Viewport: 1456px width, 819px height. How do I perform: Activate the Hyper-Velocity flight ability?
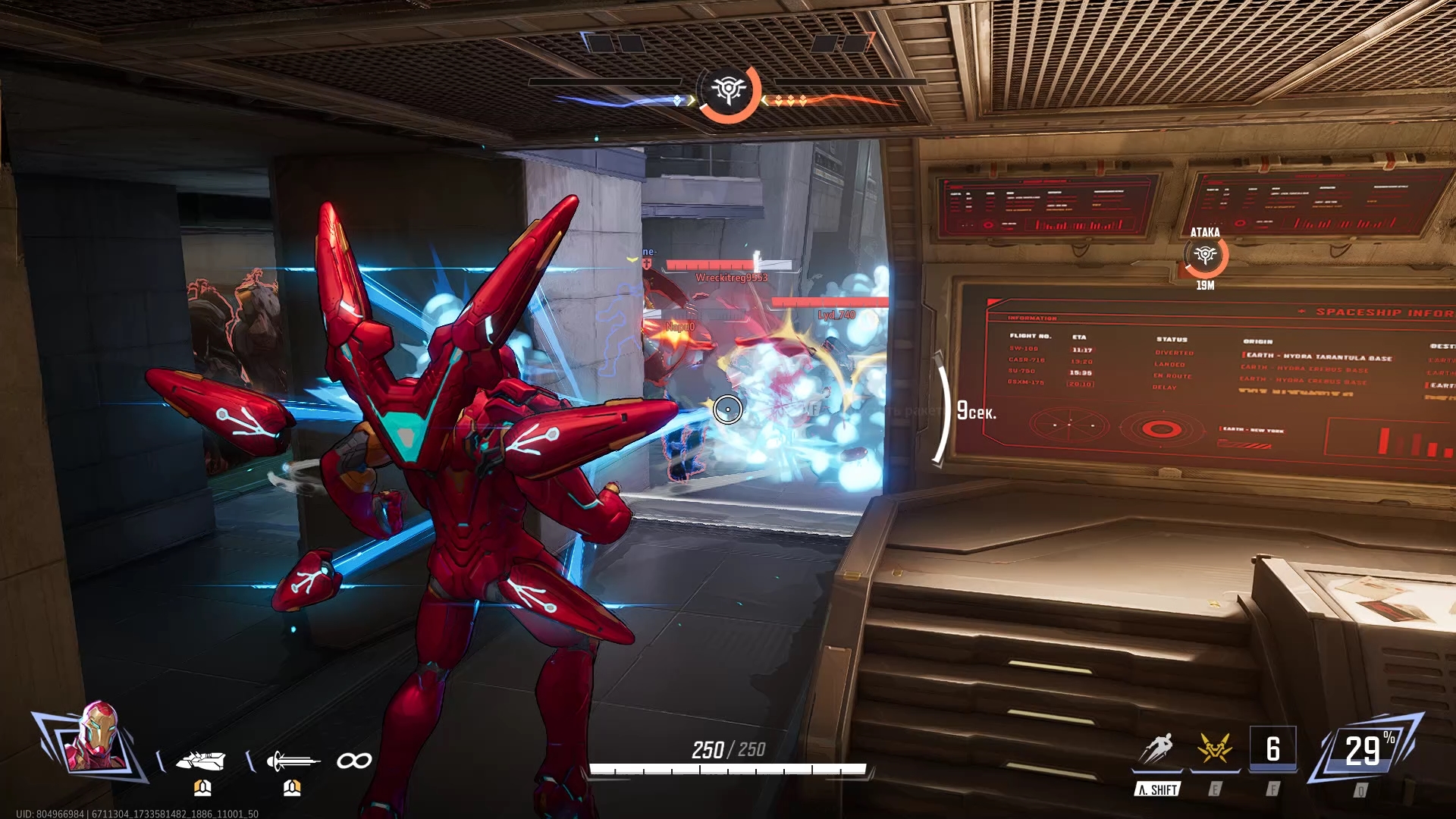pos(1157,750)
